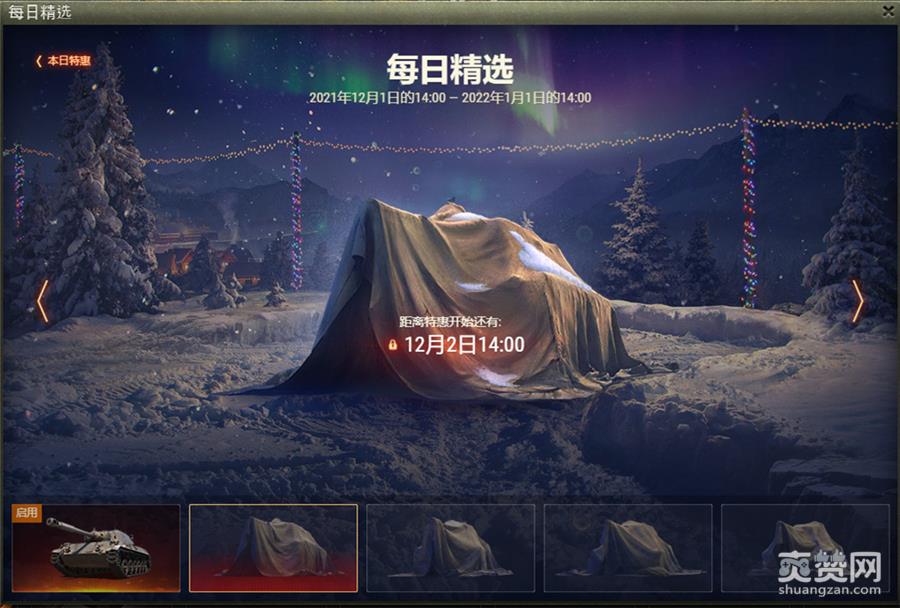The height and width of the screenshot is (608, 900).
Task: Show the next offer with right arrow
Action: [x=858, y=301]
